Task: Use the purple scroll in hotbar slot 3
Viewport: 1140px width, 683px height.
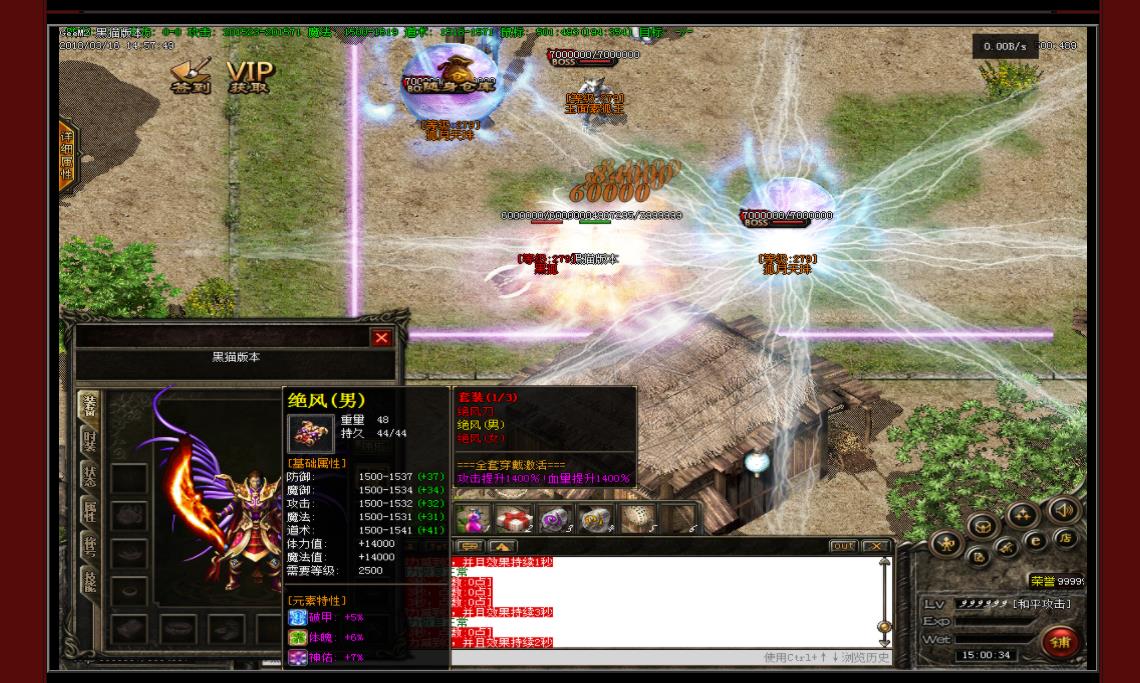Action: pos(555,520)
